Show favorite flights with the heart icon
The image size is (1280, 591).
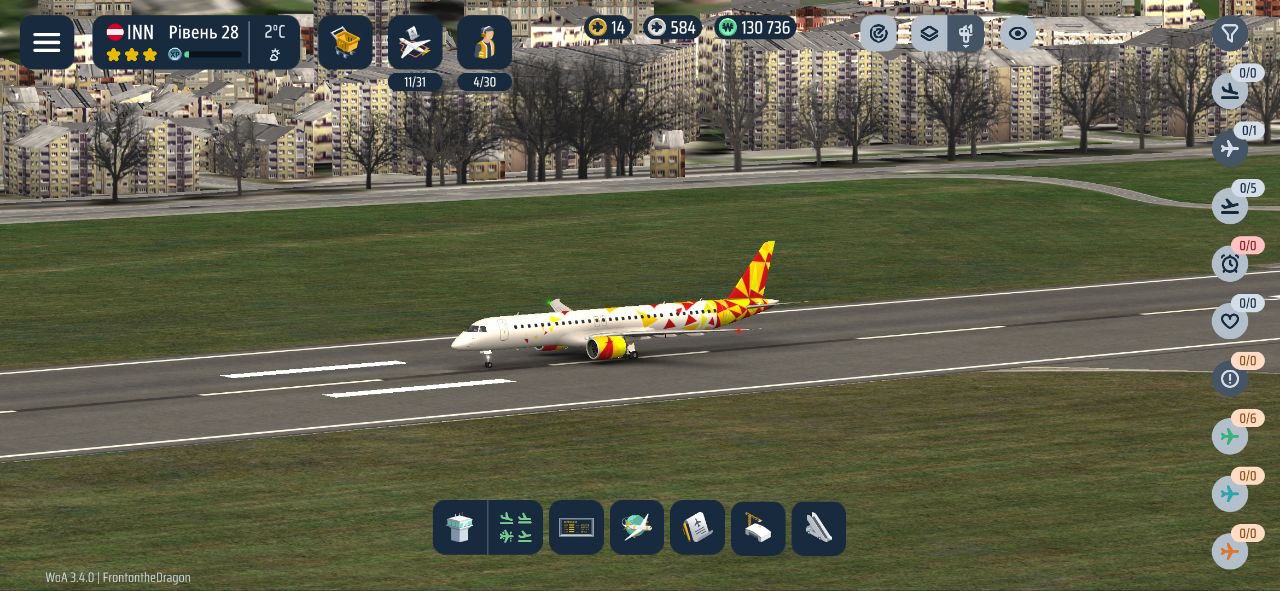pos(1230,321)
